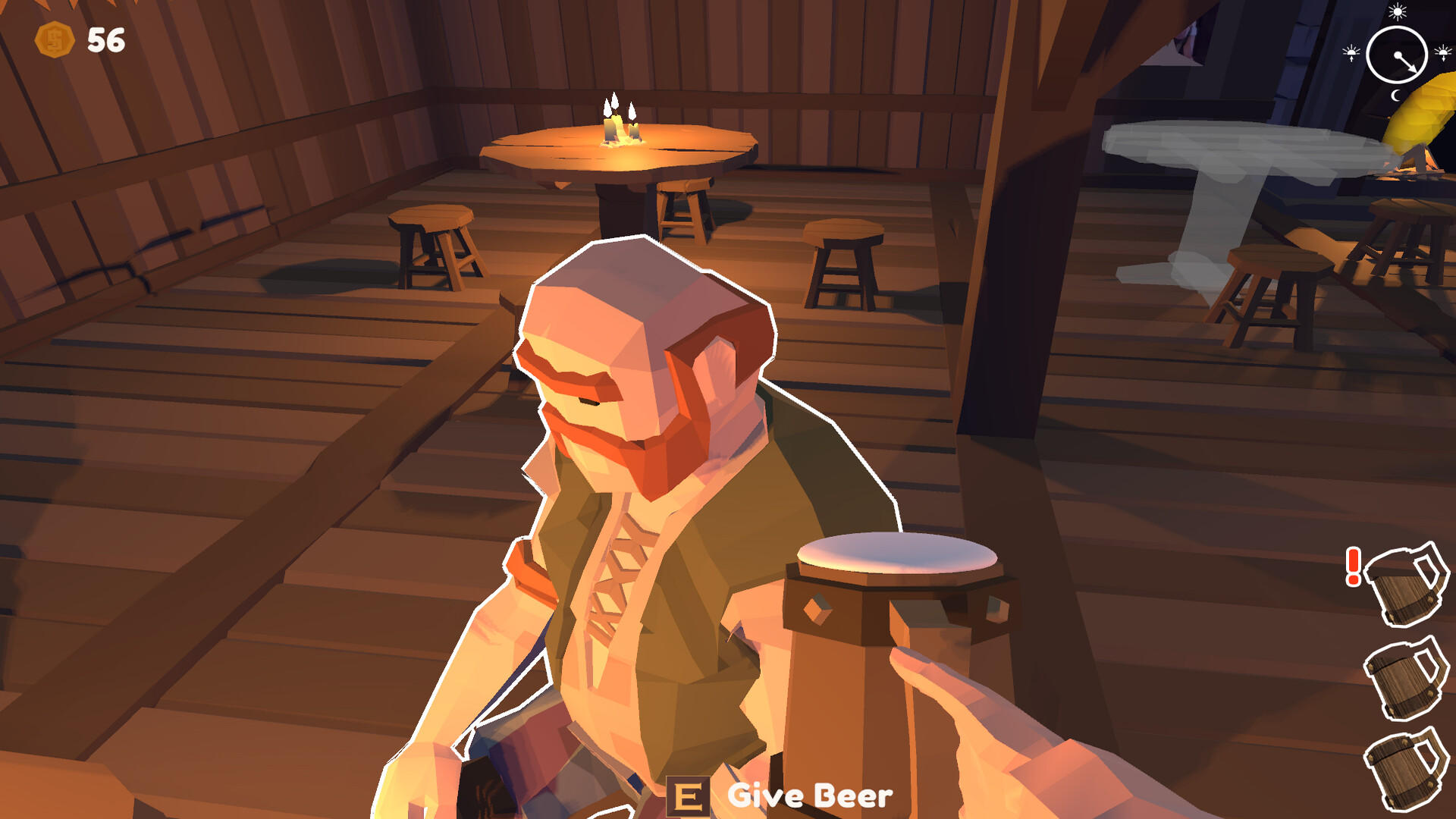Click the coin count reading 56
This screenshot has height=819, width=1456.
pos(105,39)
